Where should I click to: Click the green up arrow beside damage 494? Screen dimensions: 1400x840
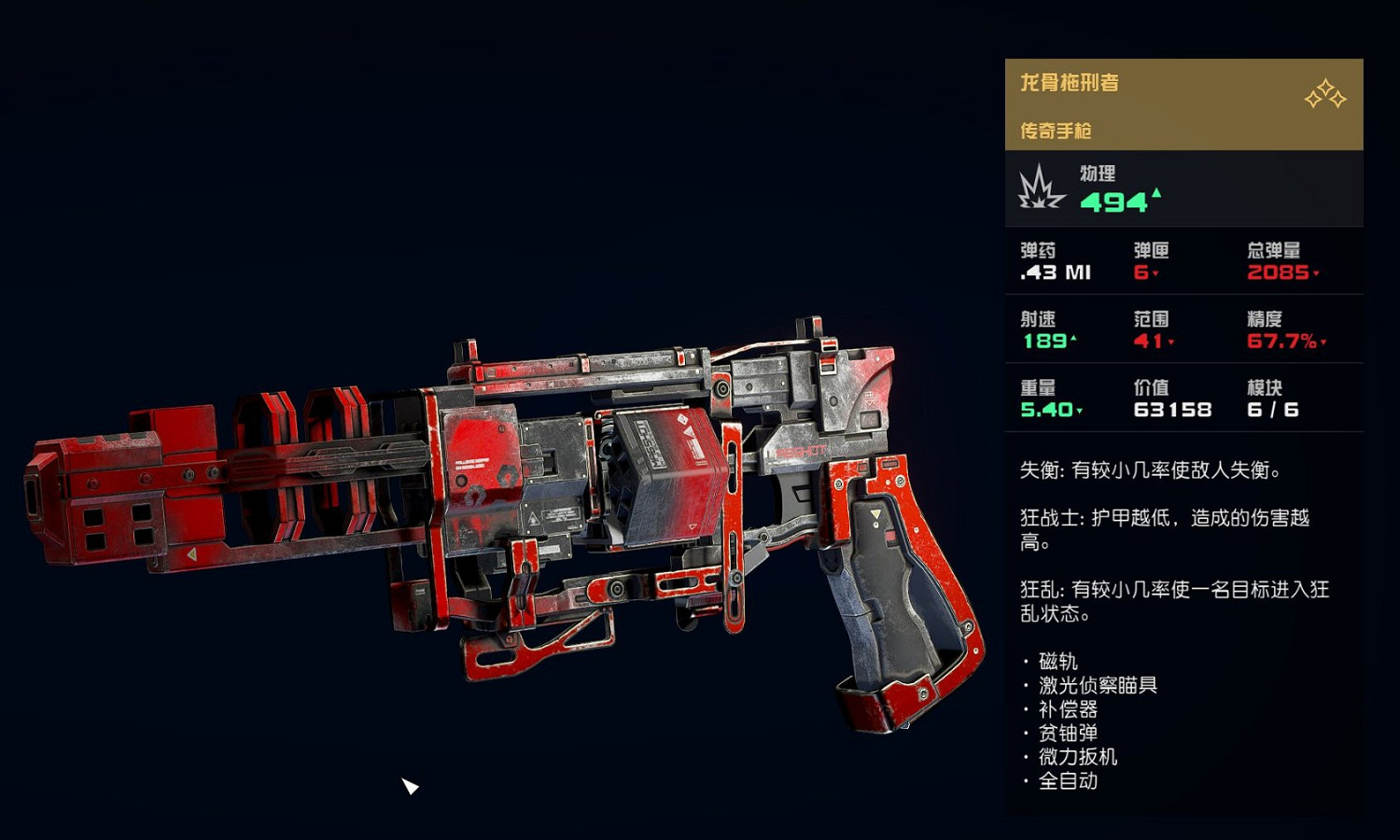pyautogui.click(x=1155, y=194)
